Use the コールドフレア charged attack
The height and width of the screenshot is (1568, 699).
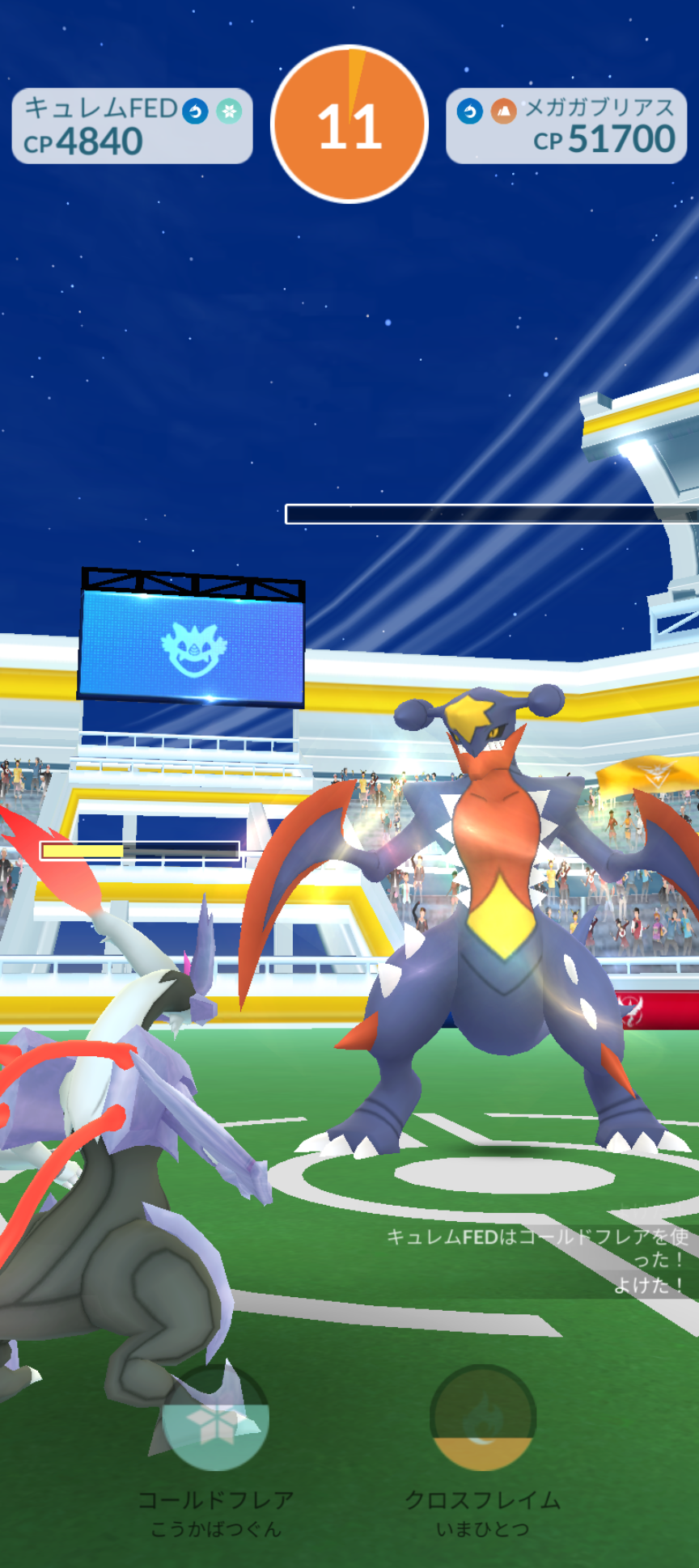pyautogui.click(x=215, y=1418)
